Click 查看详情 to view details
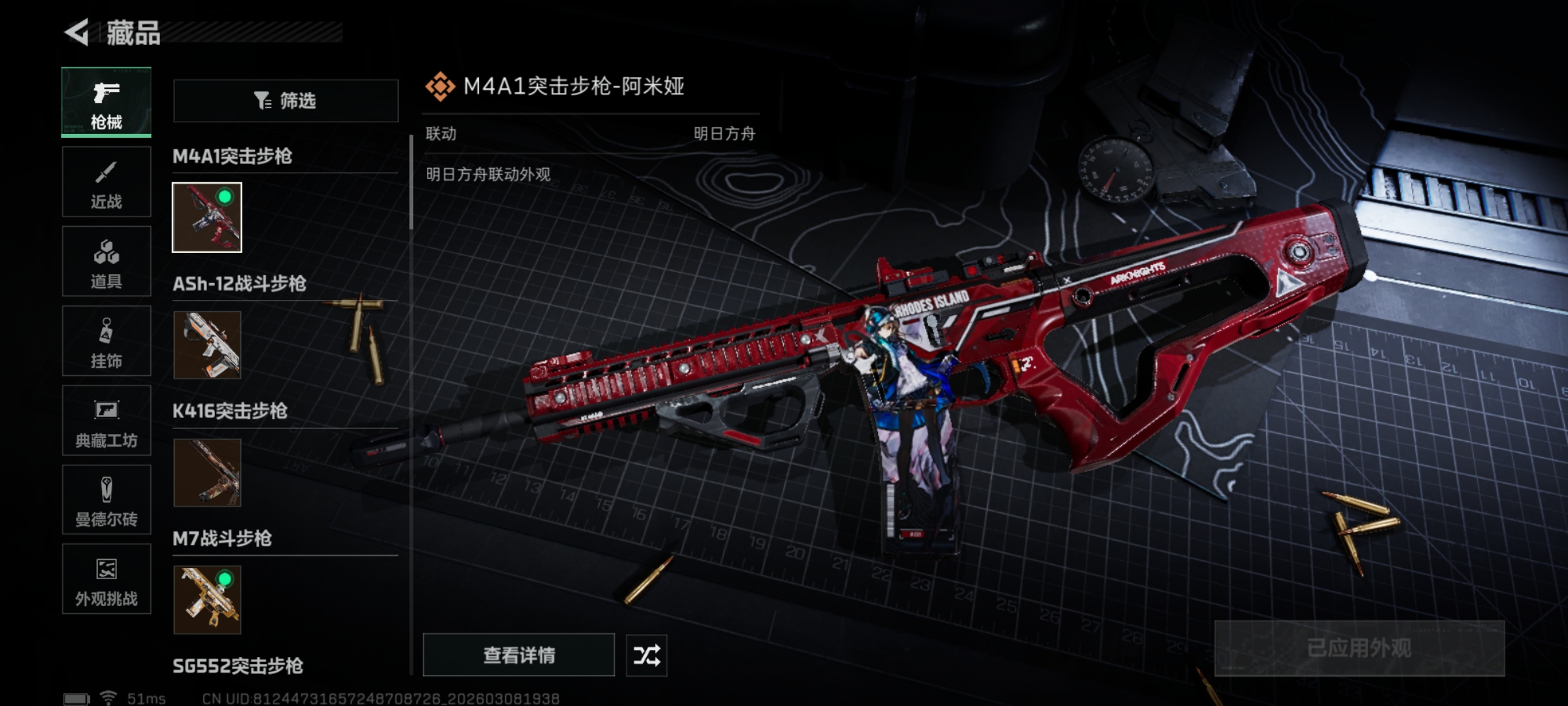 (x=519, y=655)
